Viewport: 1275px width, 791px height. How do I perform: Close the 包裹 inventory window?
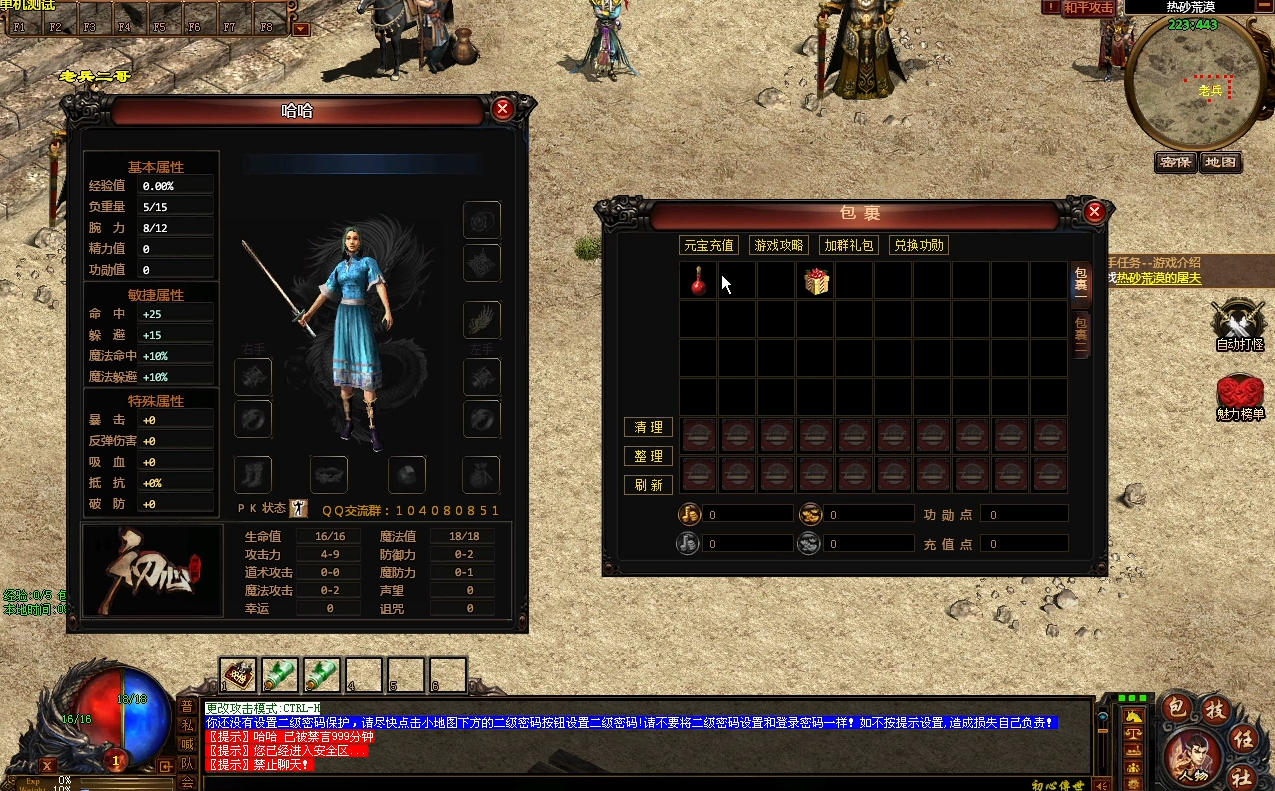[1094, 211]
